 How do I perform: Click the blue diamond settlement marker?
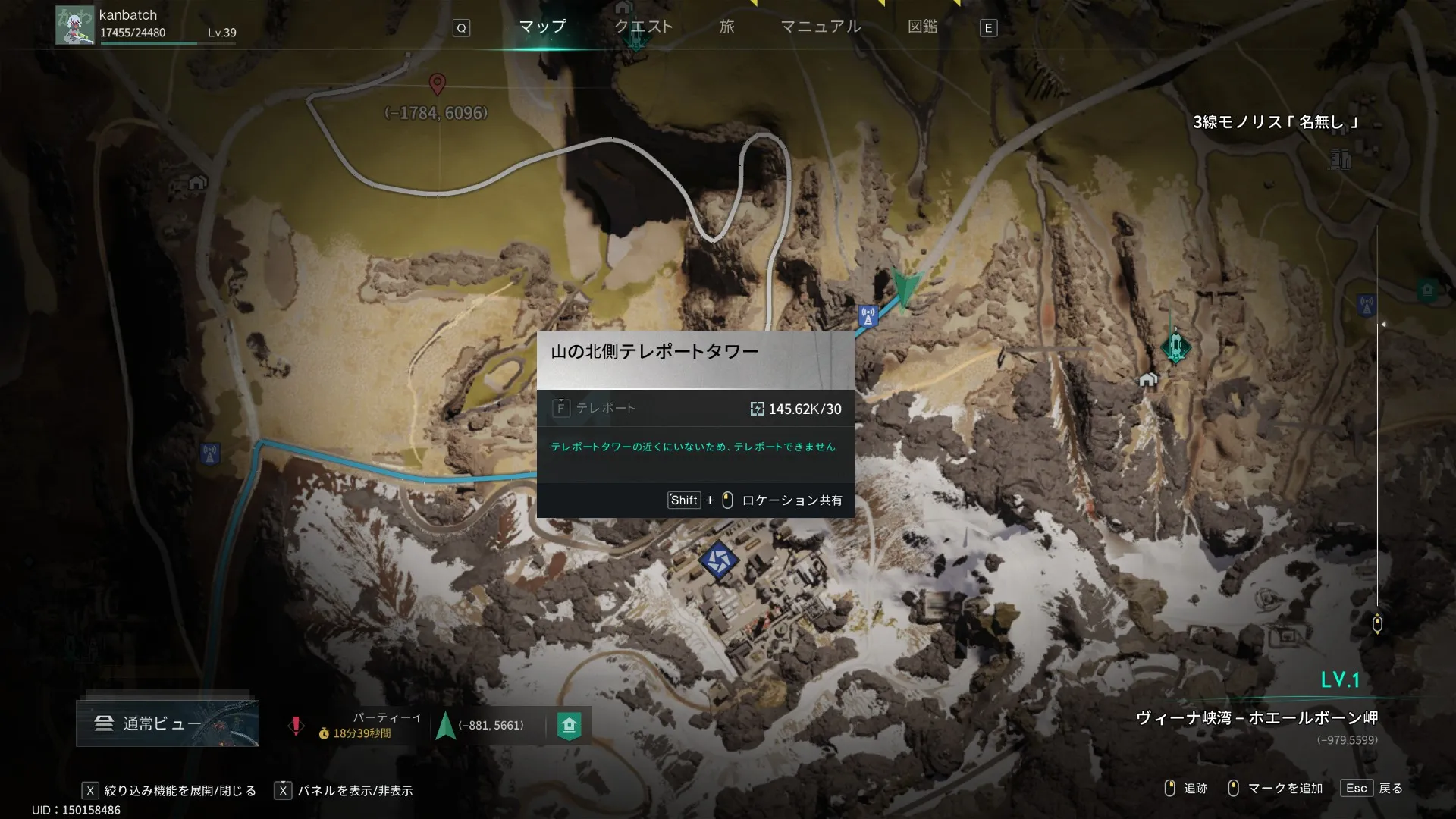(x=717, y=561)
